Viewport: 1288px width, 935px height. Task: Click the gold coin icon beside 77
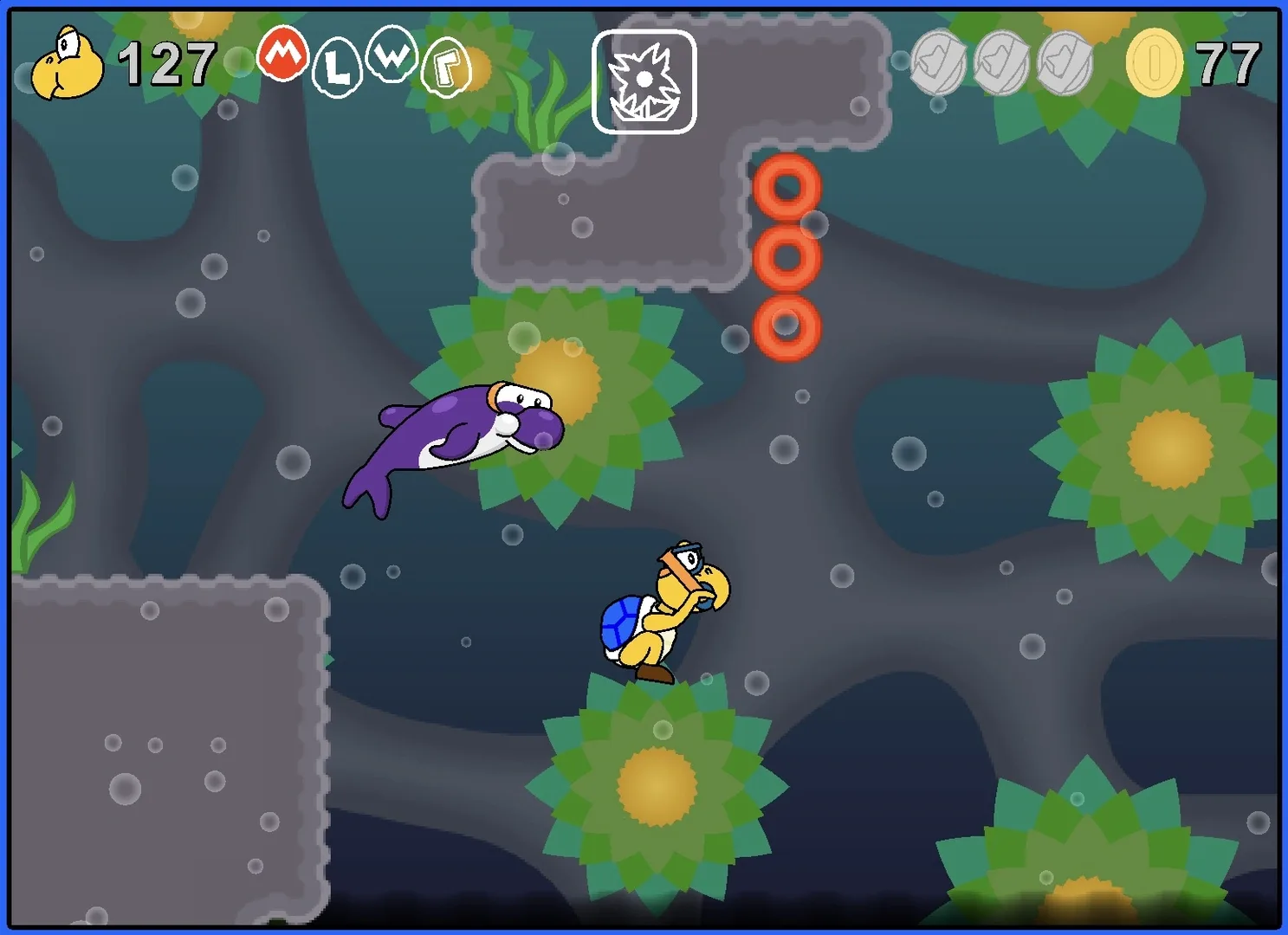(1155, 63)
